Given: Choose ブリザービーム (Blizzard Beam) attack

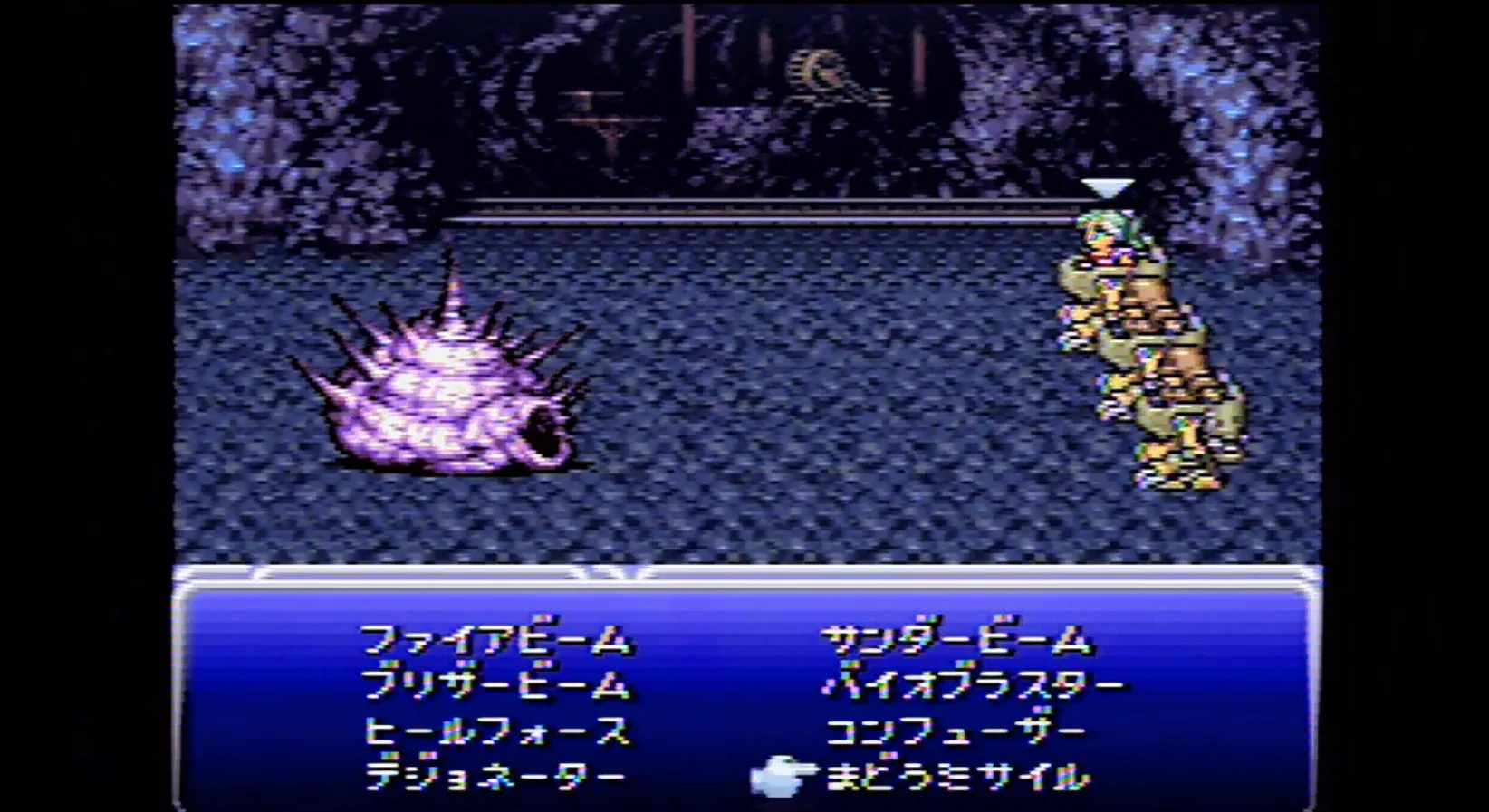Looking at the screenshot, I should pos(501,688).
